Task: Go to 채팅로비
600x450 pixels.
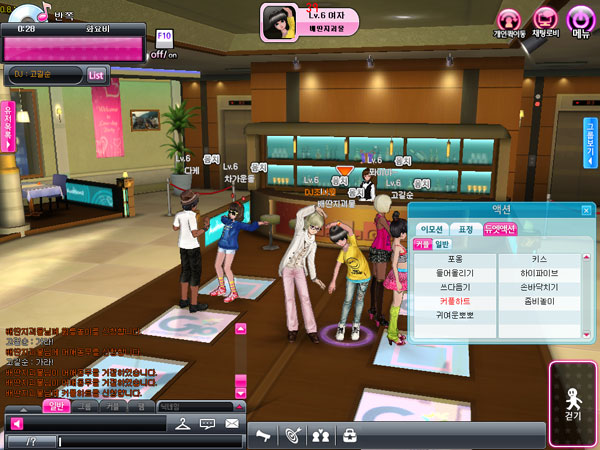Action: point(545,21)
